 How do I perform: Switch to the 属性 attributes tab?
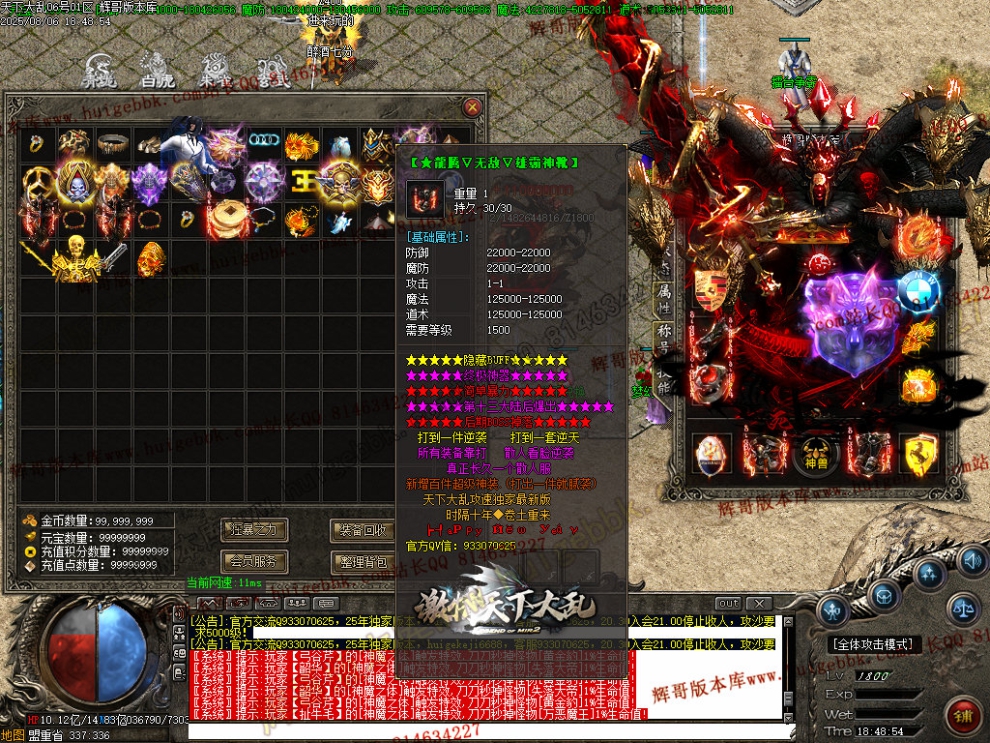662,294
